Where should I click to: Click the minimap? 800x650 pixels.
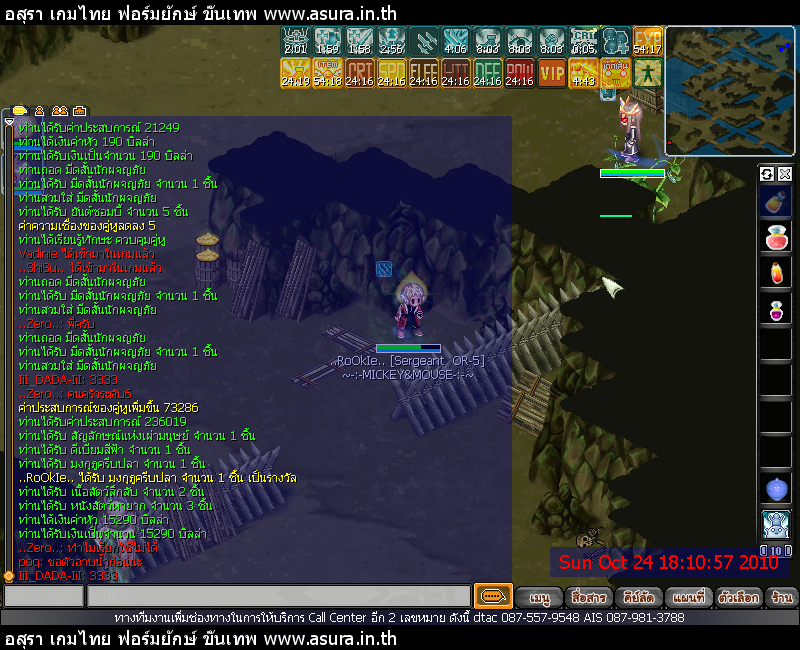730,91
